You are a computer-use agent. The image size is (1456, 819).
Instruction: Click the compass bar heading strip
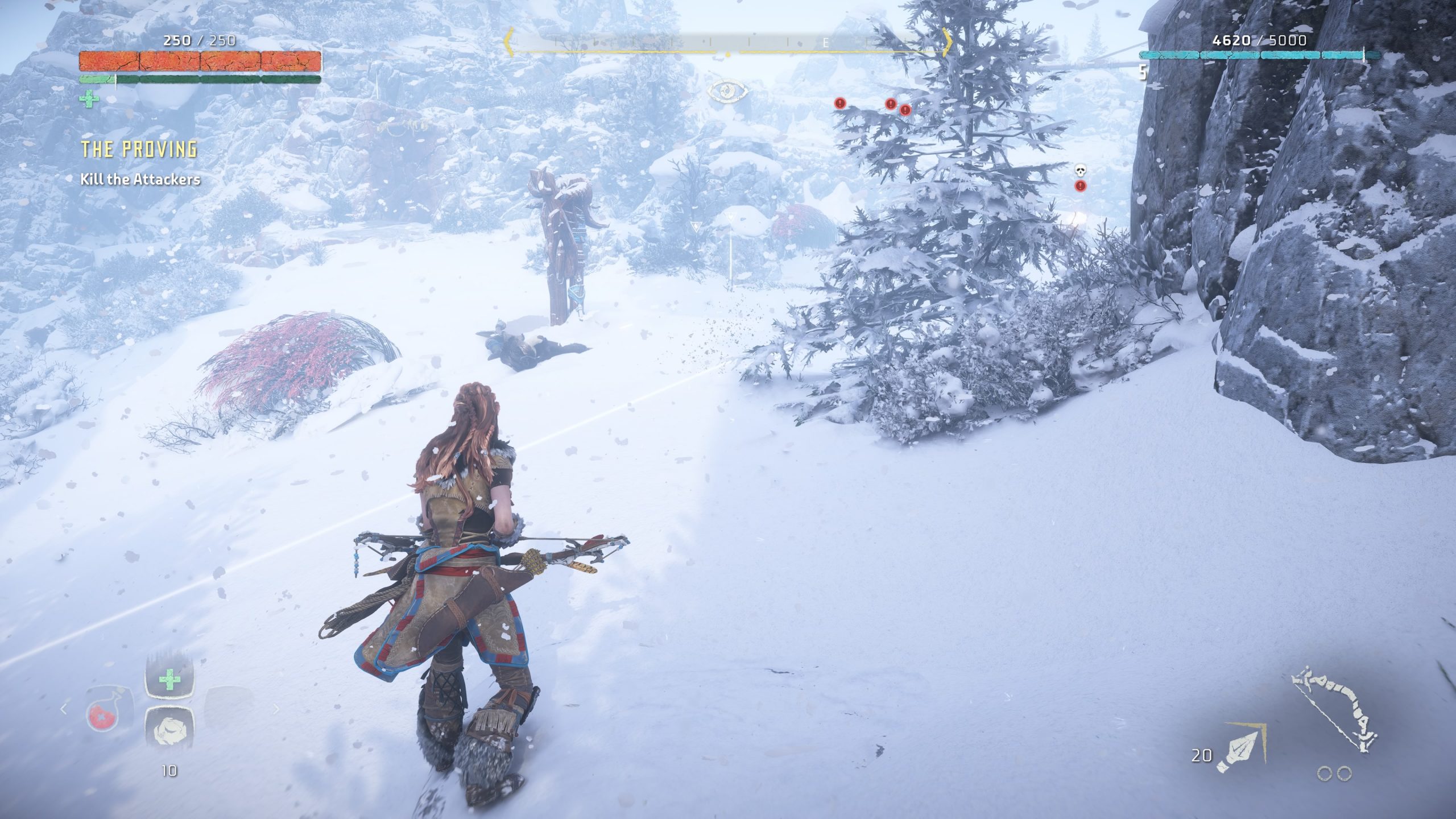click(x=727, y=43)
